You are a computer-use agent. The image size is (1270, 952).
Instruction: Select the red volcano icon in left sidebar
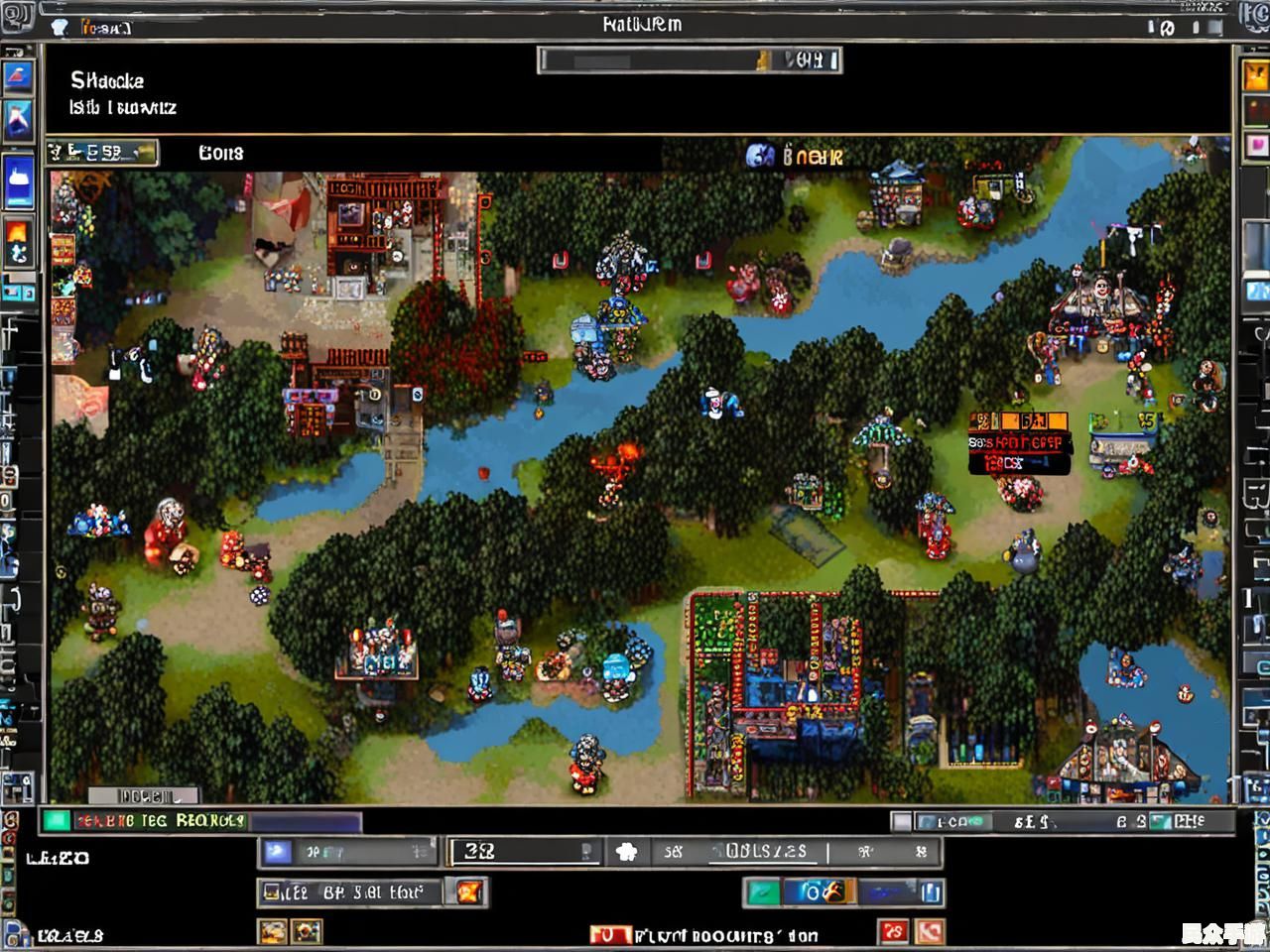click(x=19, y=75)
